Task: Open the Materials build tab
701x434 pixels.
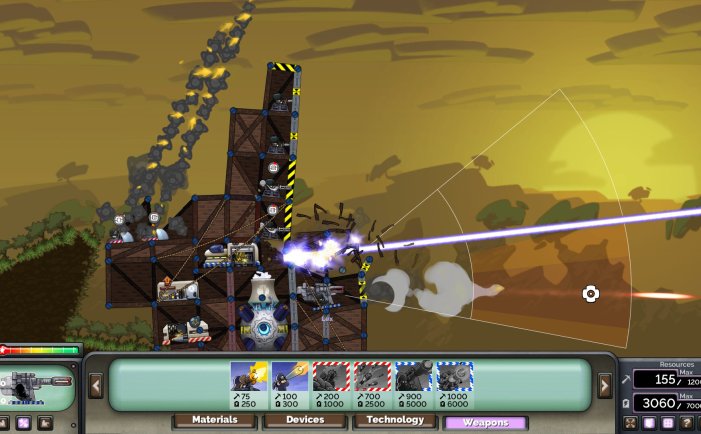Action: point(215,422)
